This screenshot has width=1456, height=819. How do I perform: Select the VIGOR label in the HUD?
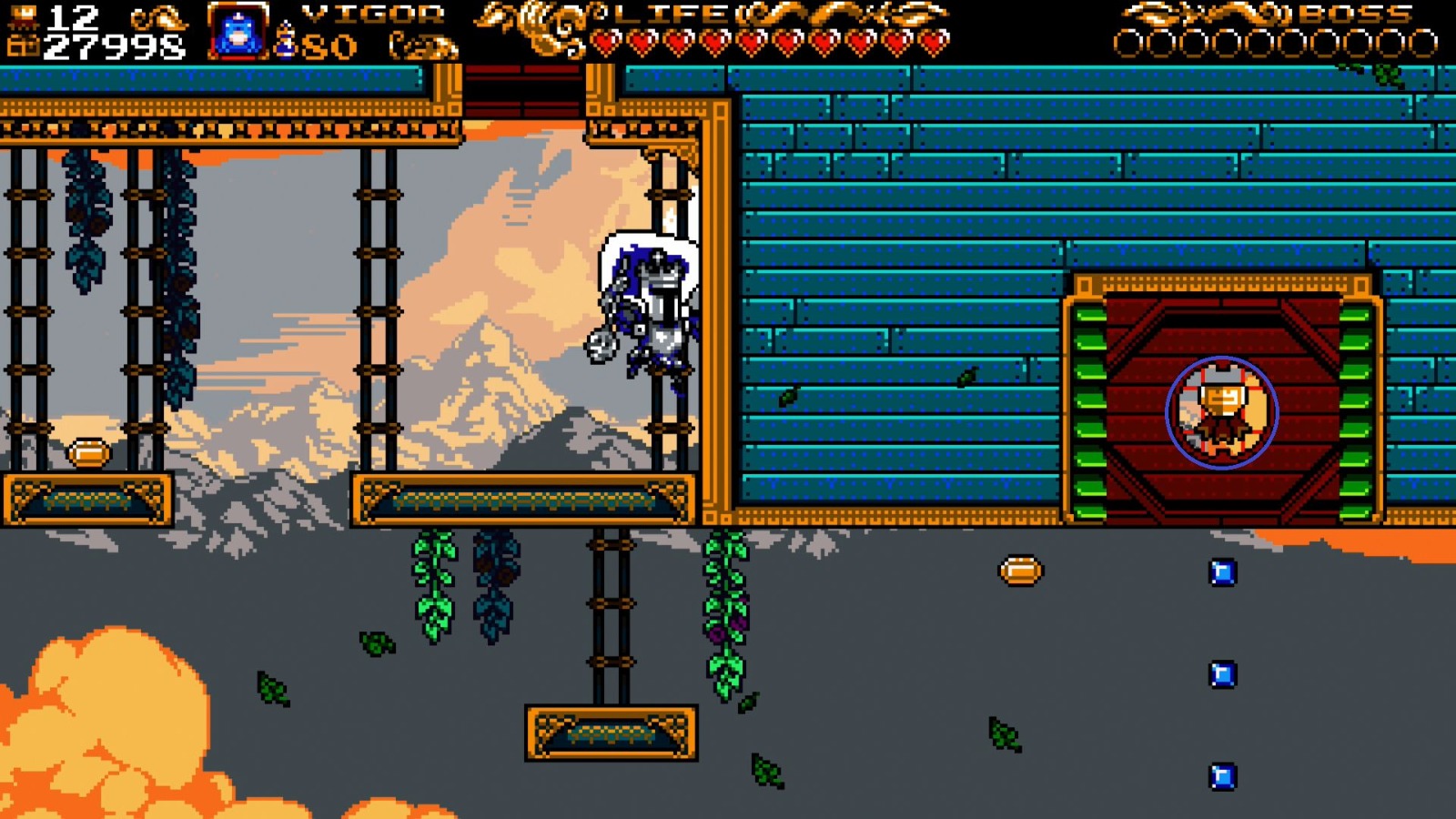[x=371, y=15]
